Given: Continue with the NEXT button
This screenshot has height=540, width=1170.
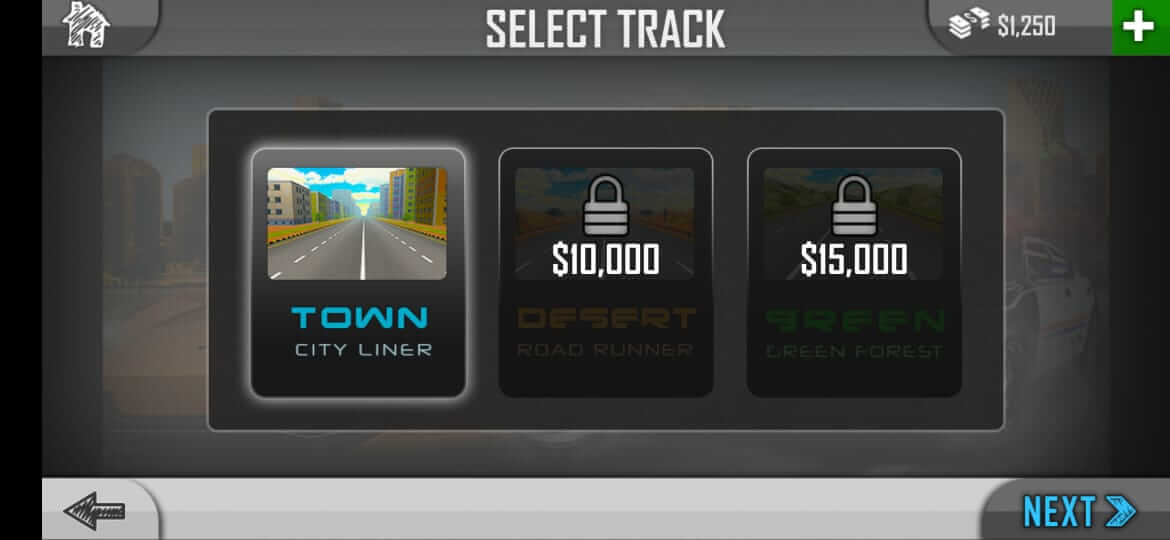Looking at the screenshot, I should pos(1078,511).
